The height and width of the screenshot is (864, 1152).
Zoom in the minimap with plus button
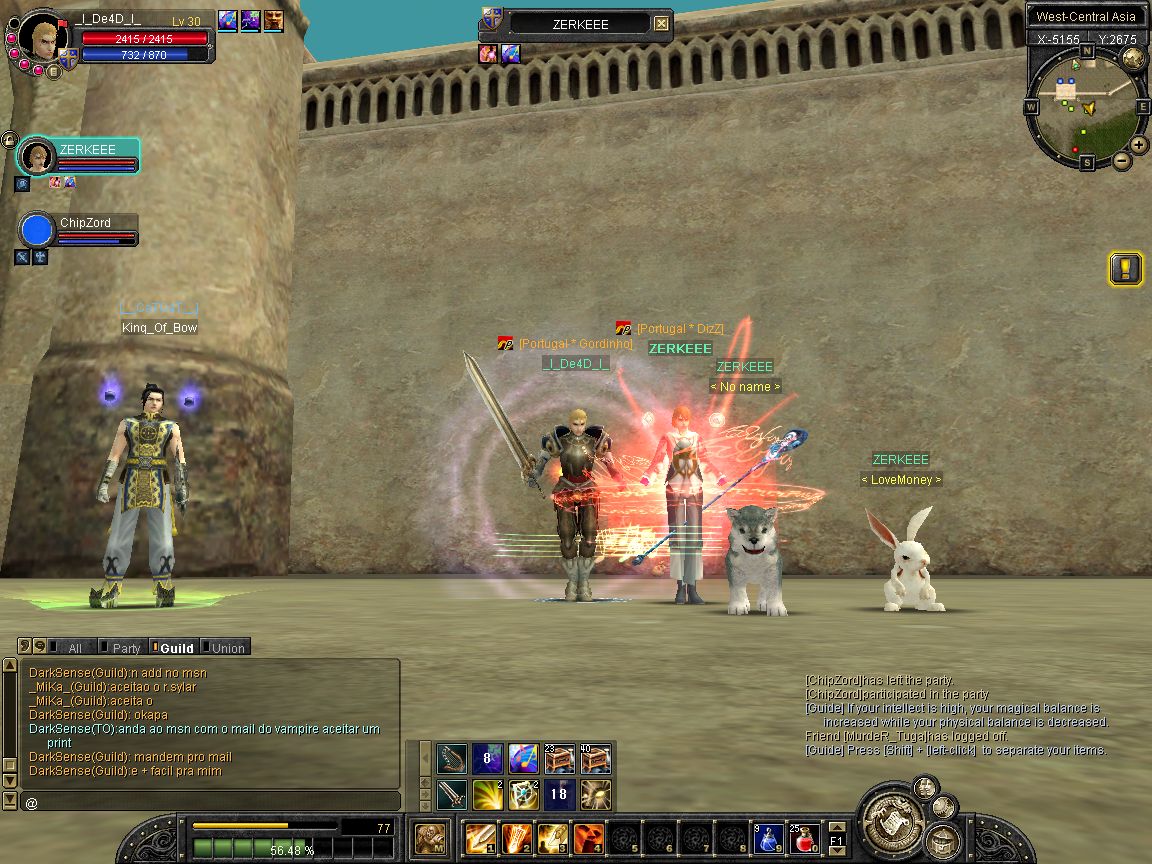tap(1138, 144)
